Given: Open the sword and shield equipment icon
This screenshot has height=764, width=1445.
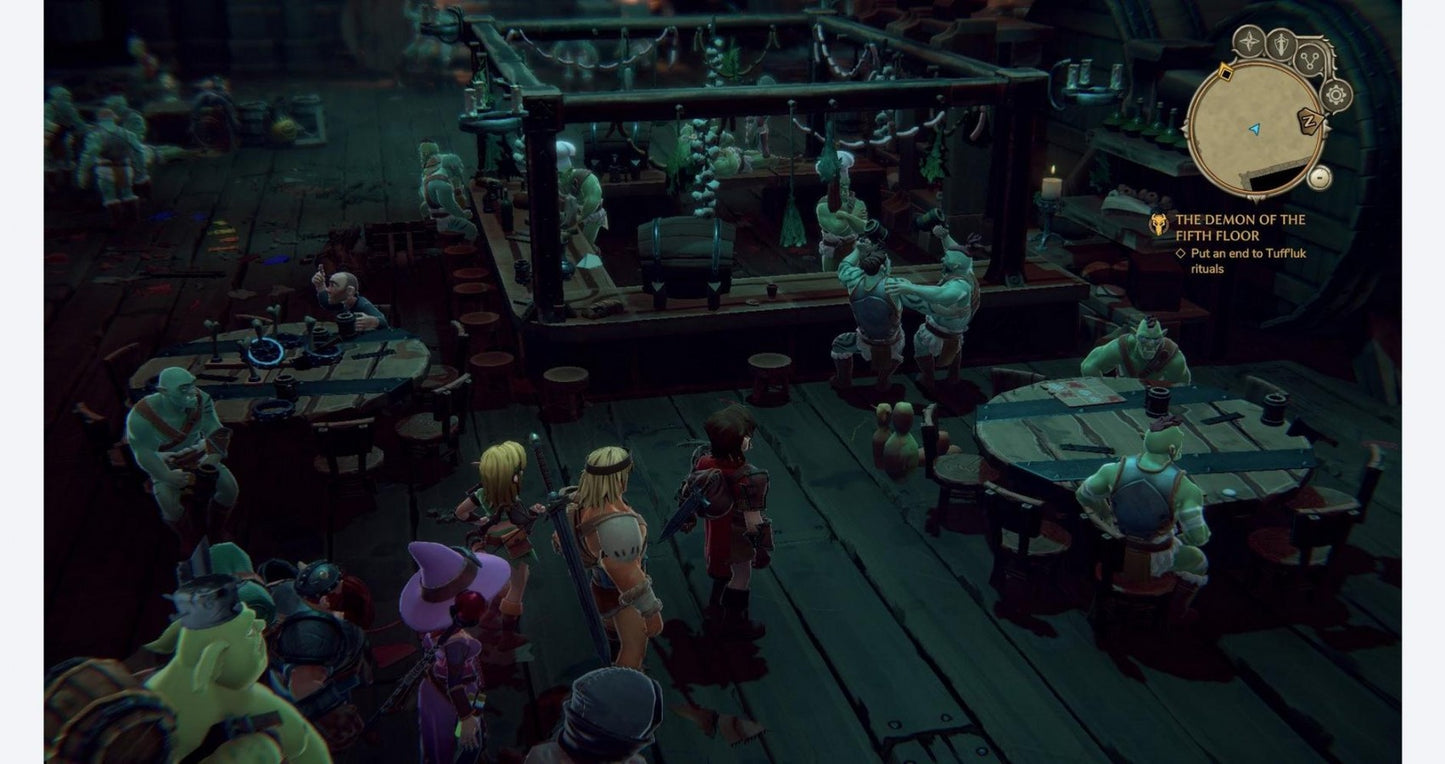Looking at the screenshot, I should (x=1280, y=44).
